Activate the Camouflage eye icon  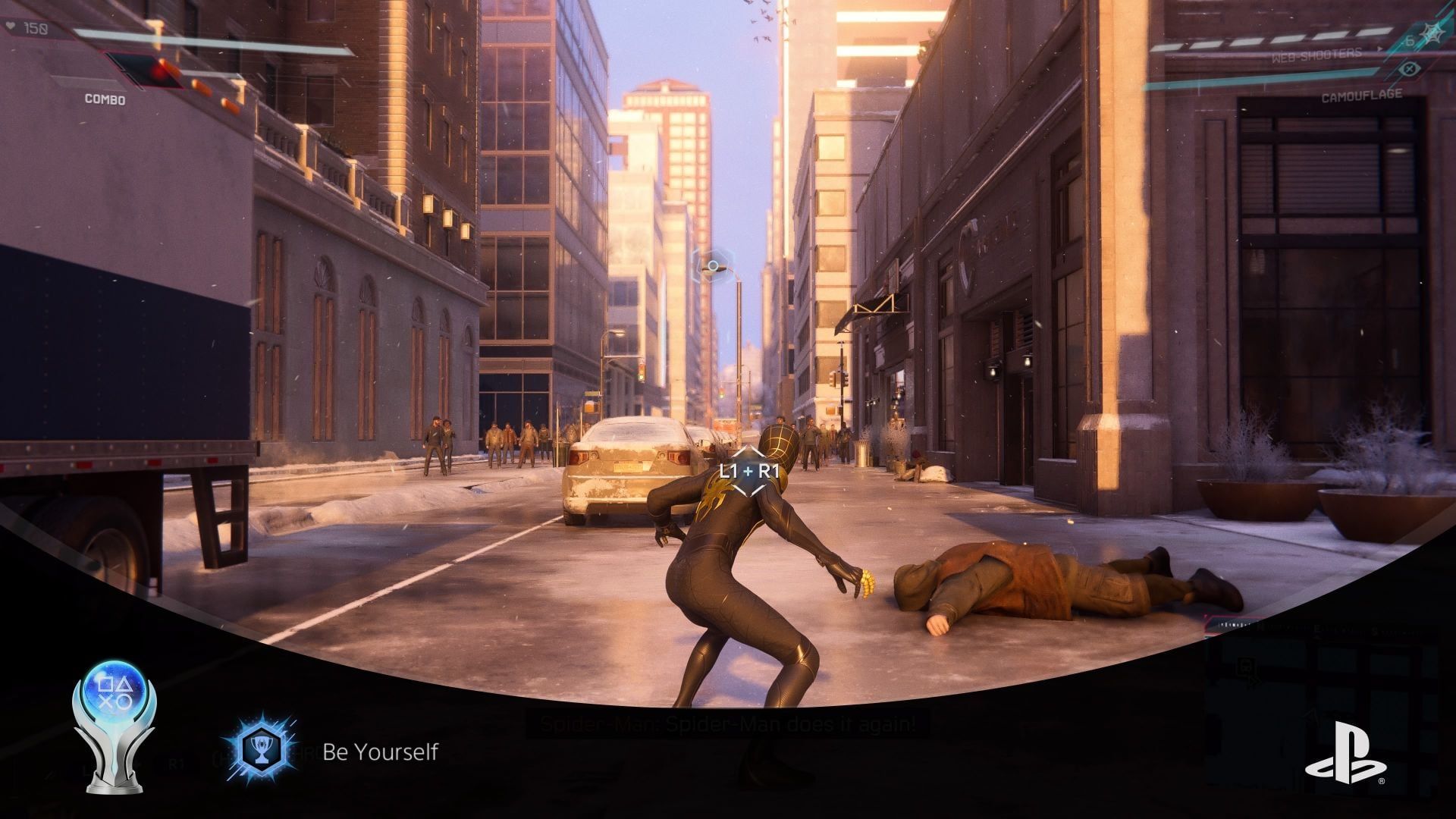coord(1409,69)
